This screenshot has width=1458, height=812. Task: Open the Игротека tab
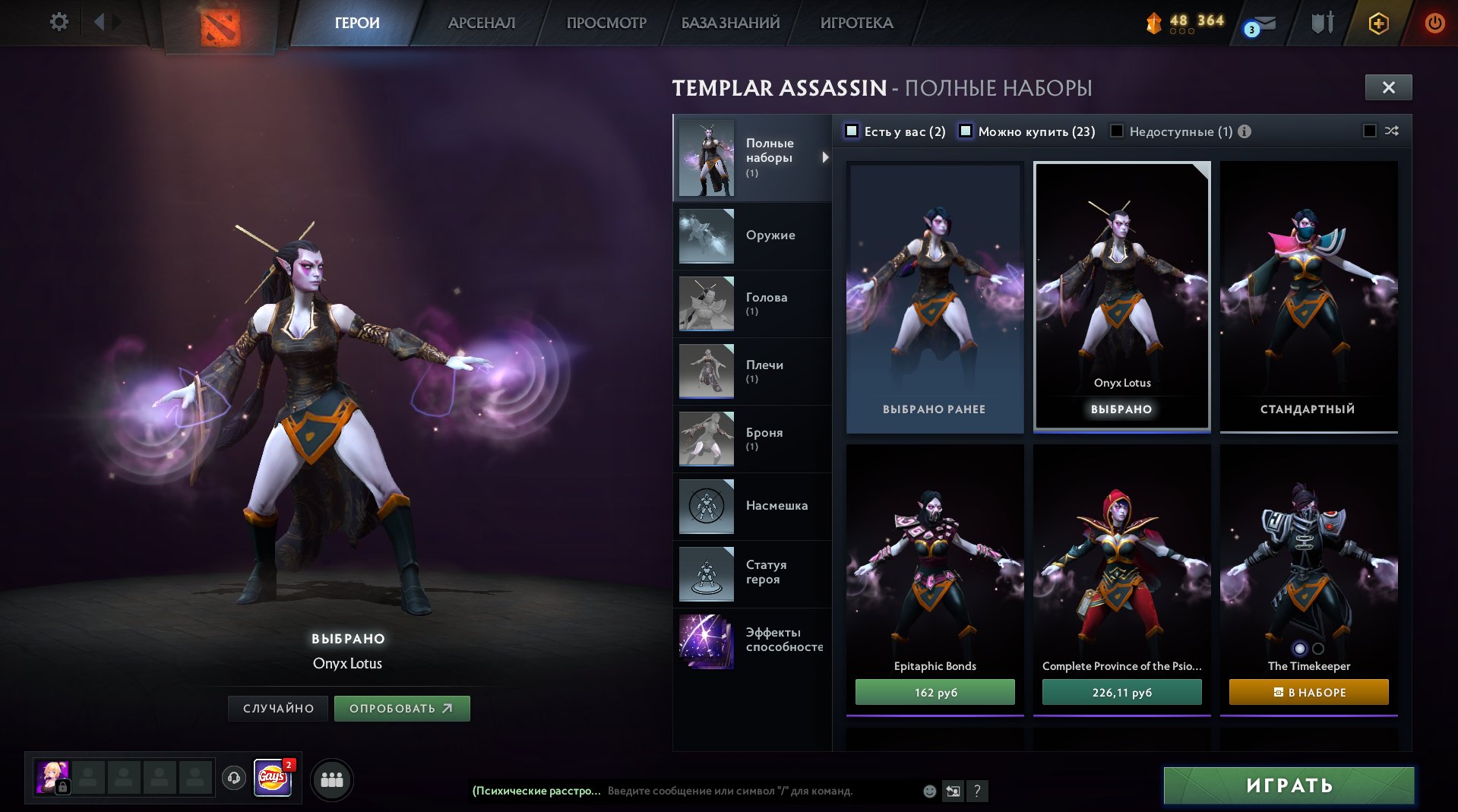[856, 23]
